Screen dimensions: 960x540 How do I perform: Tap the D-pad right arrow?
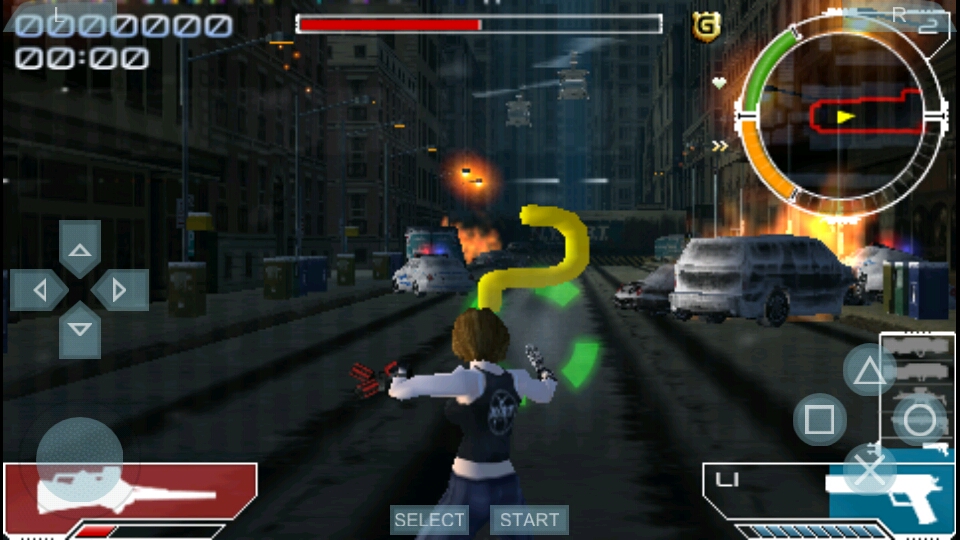click(120, 290)
